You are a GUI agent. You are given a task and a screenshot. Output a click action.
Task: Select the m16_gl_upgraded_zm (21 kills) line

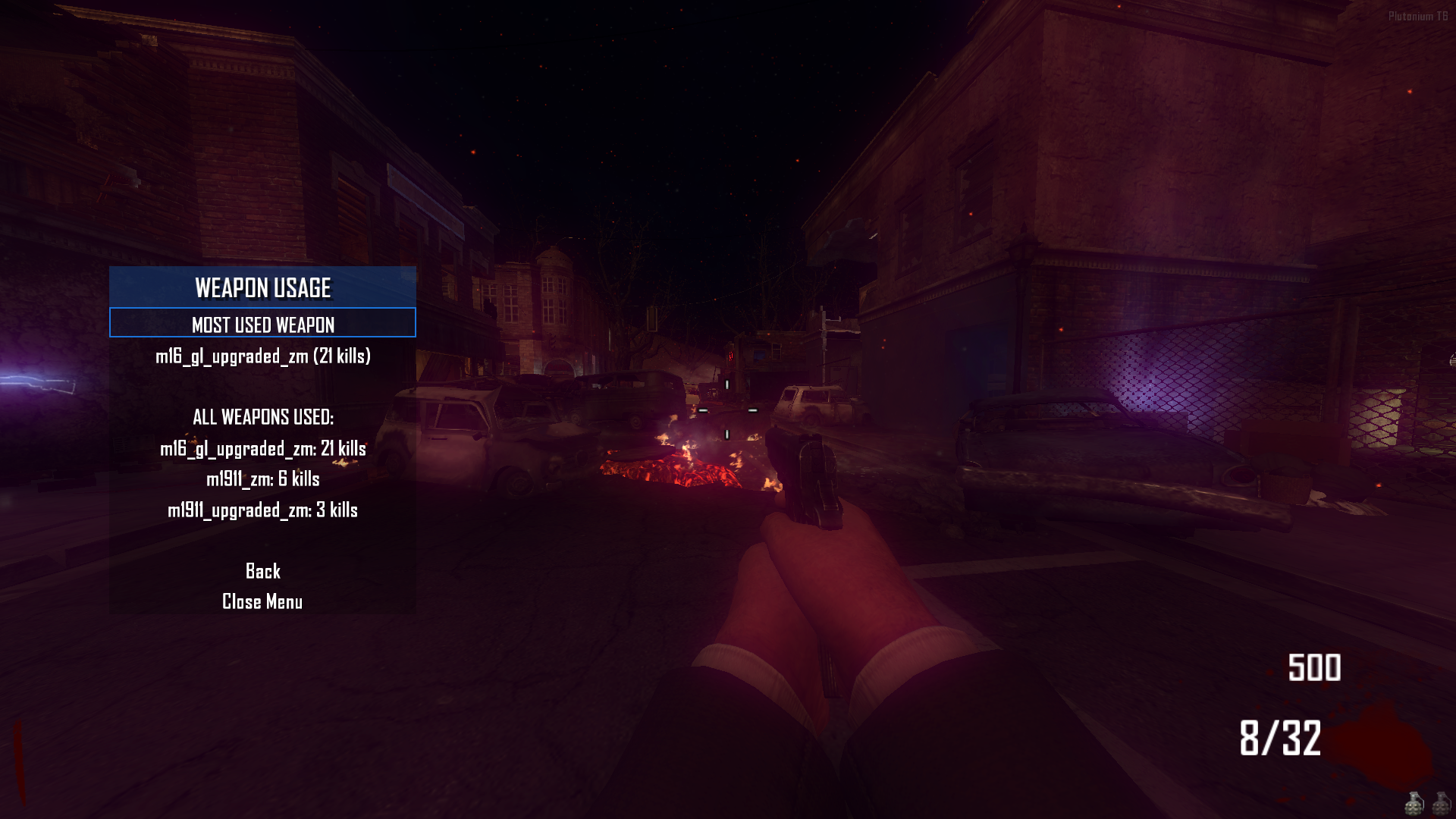pos(265,356)
